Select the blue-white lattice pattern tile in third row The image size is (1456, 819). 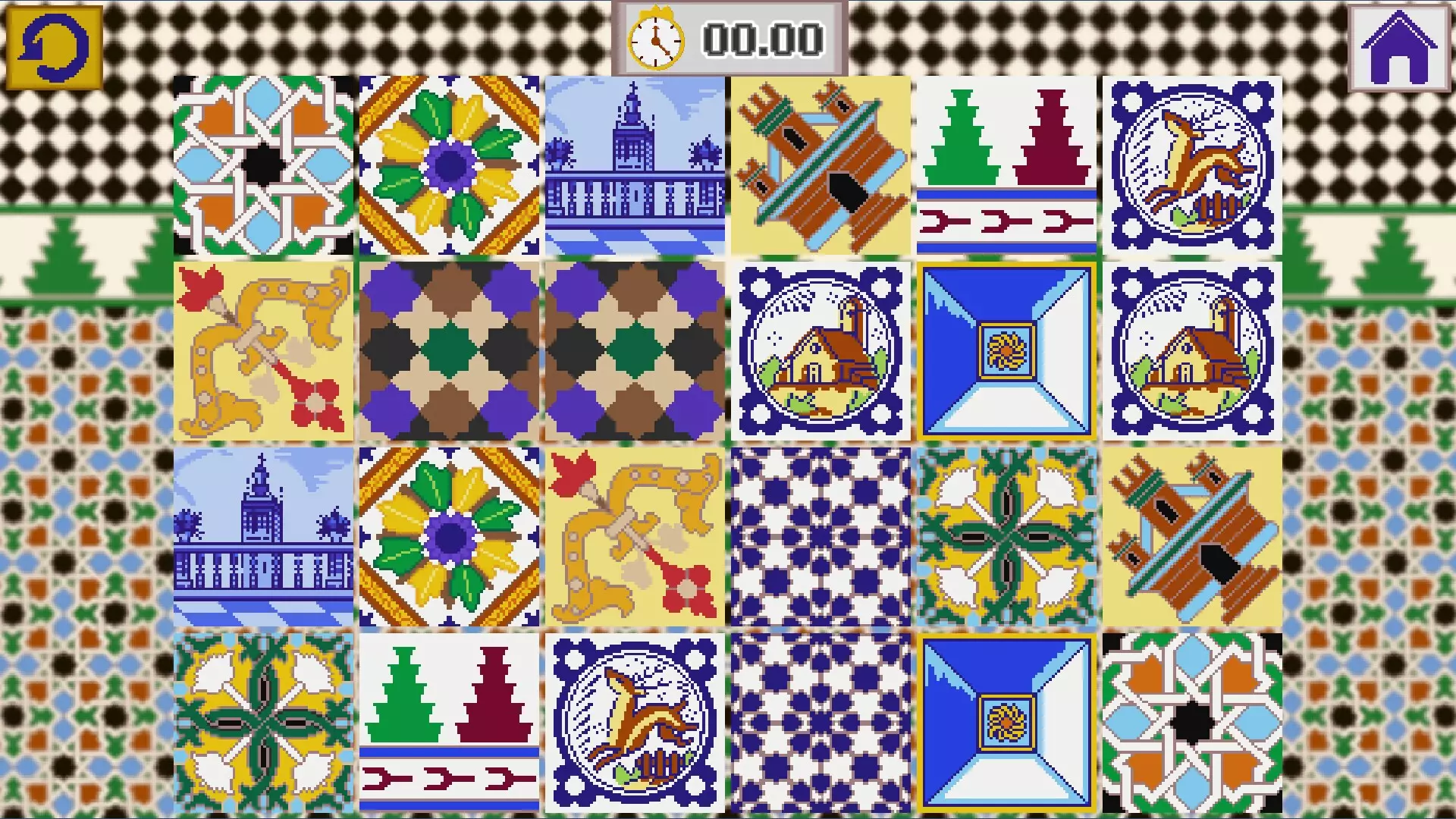coord(820,536)
